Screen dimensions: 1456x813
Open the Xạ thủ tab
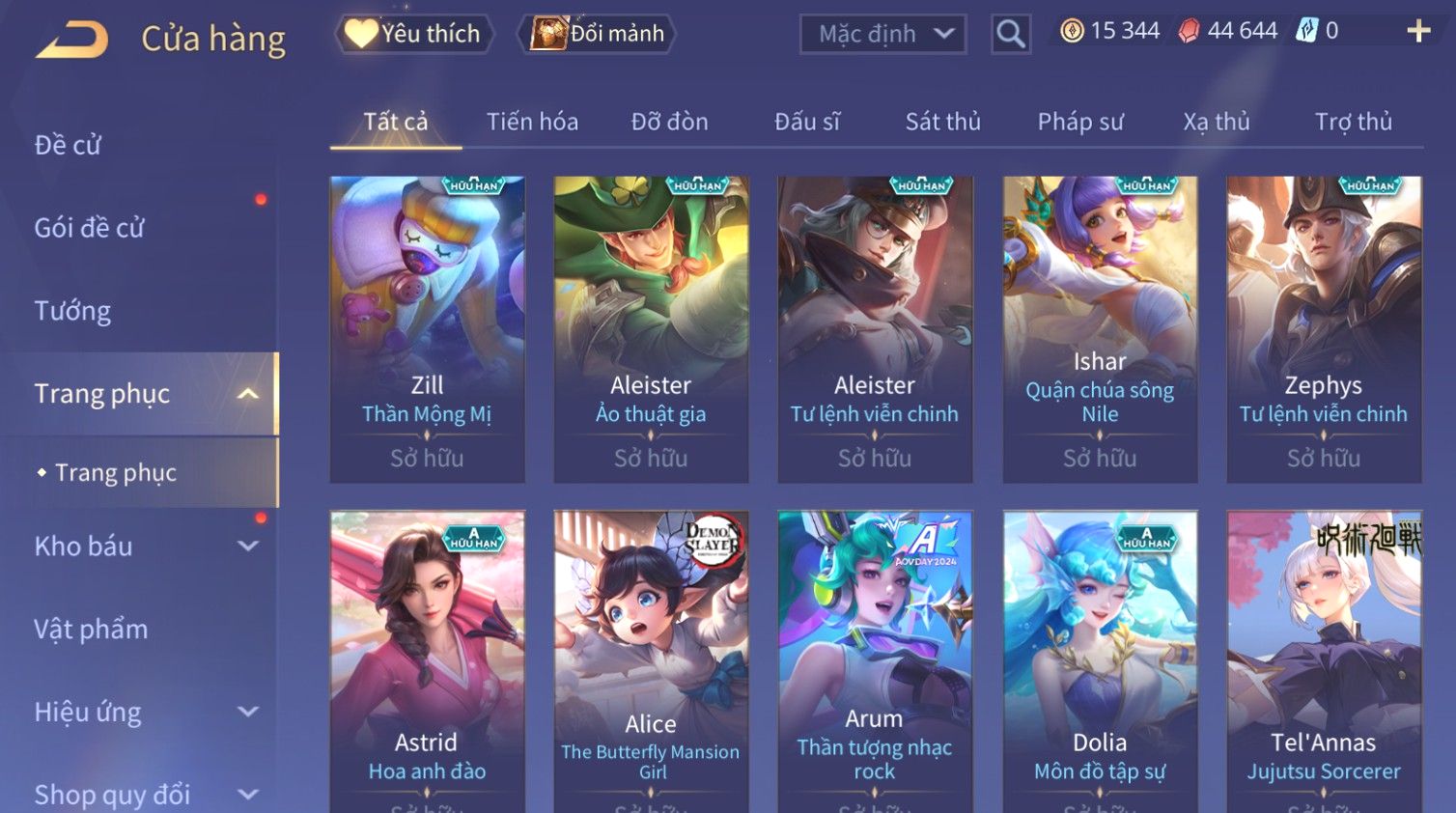tap(1217, 122)
